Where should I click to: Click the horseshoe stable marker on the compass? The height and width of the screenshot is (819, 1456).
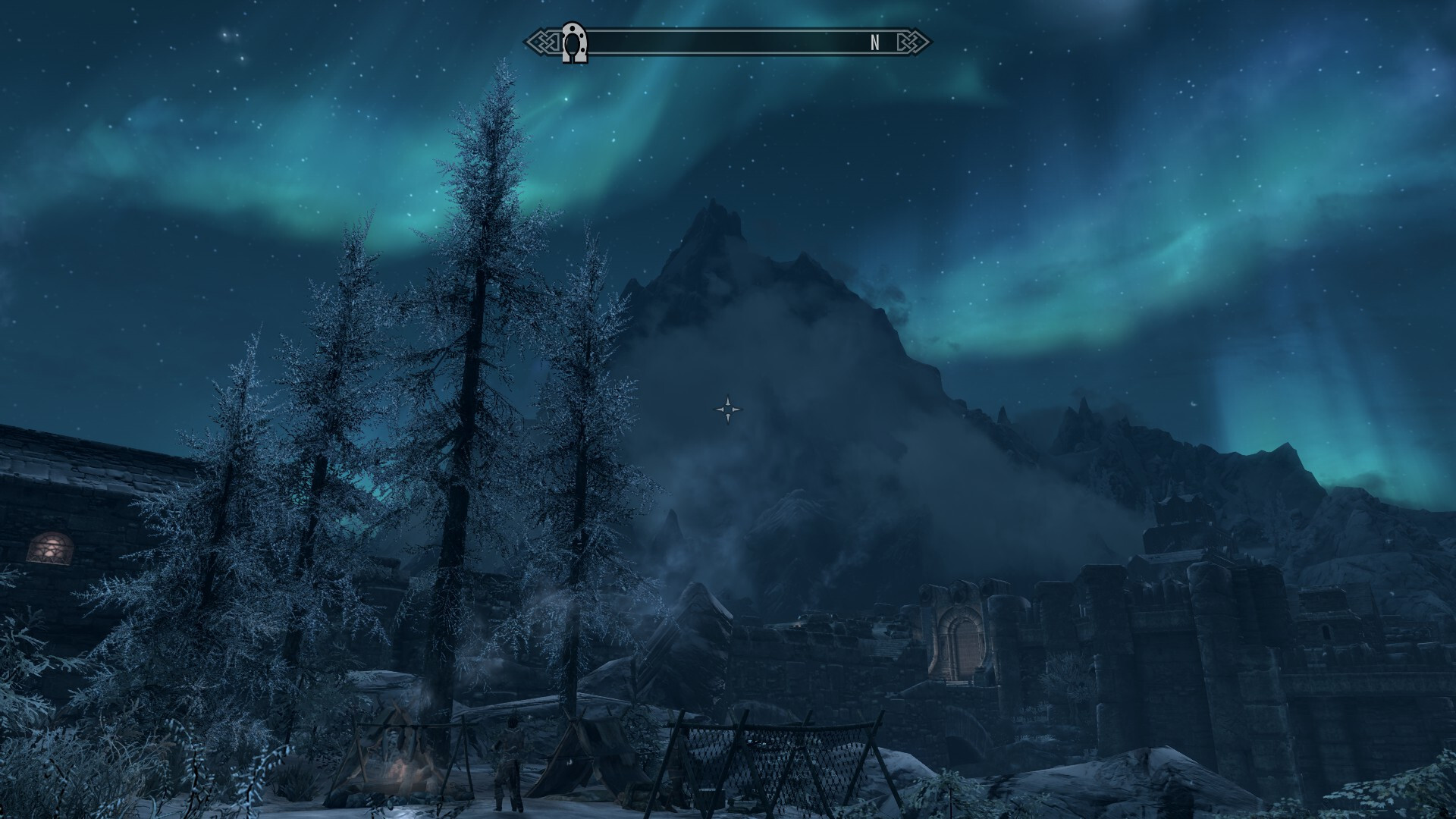coord(573,43)
